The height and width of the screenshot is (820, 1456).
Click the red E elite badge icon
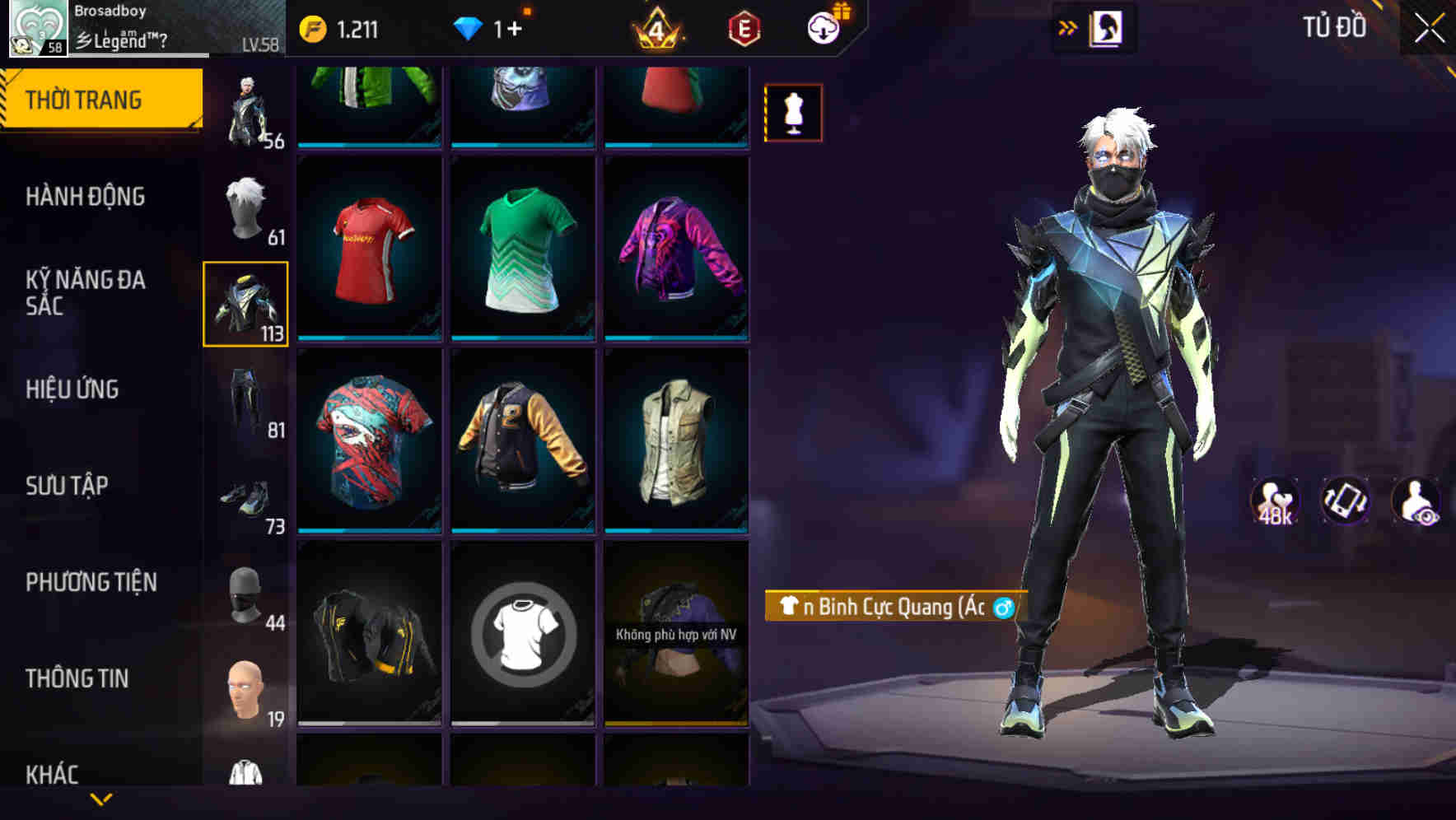click(744, 30)
